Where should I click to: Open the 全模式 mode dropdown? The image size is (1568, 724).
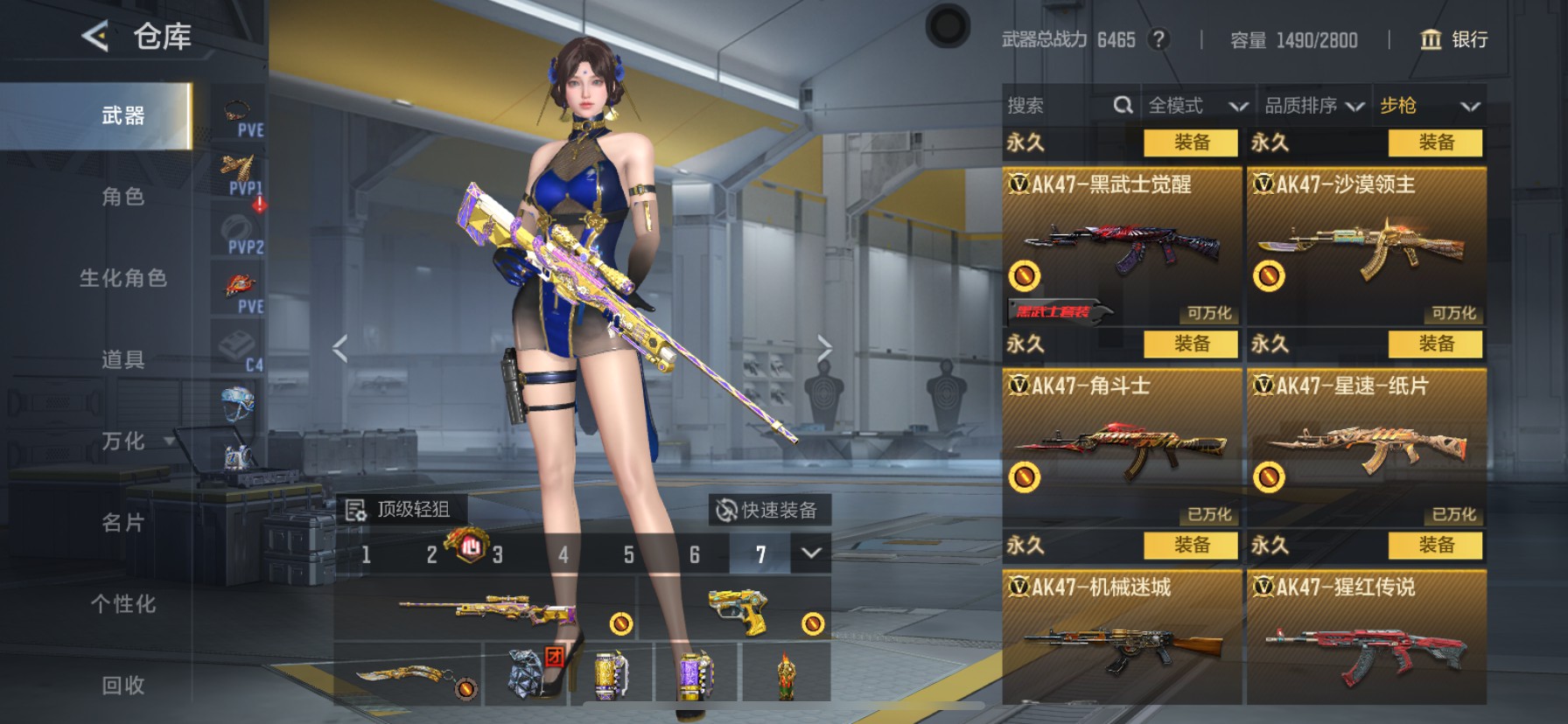pos(1197,106)
